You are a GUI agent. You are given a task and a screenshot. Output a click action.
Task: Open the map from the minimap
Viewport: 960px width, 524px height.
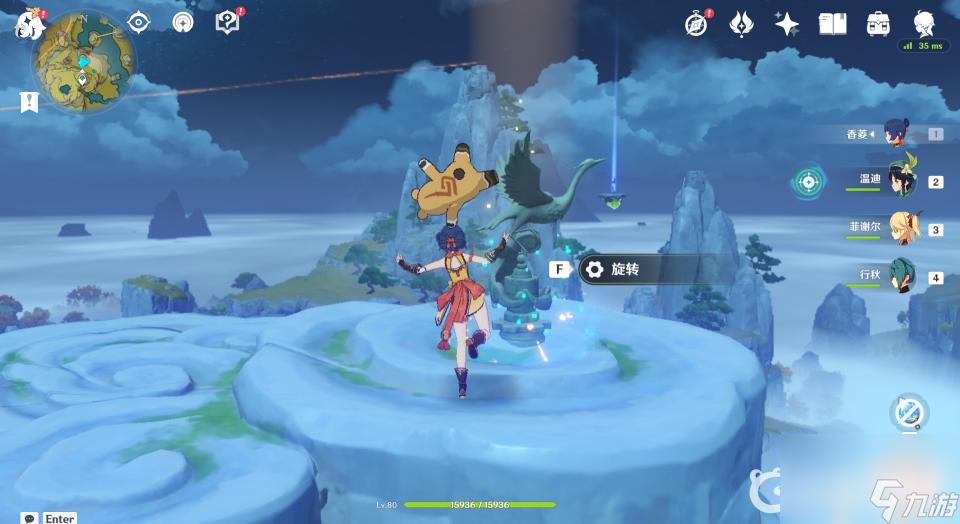point(84,61)
